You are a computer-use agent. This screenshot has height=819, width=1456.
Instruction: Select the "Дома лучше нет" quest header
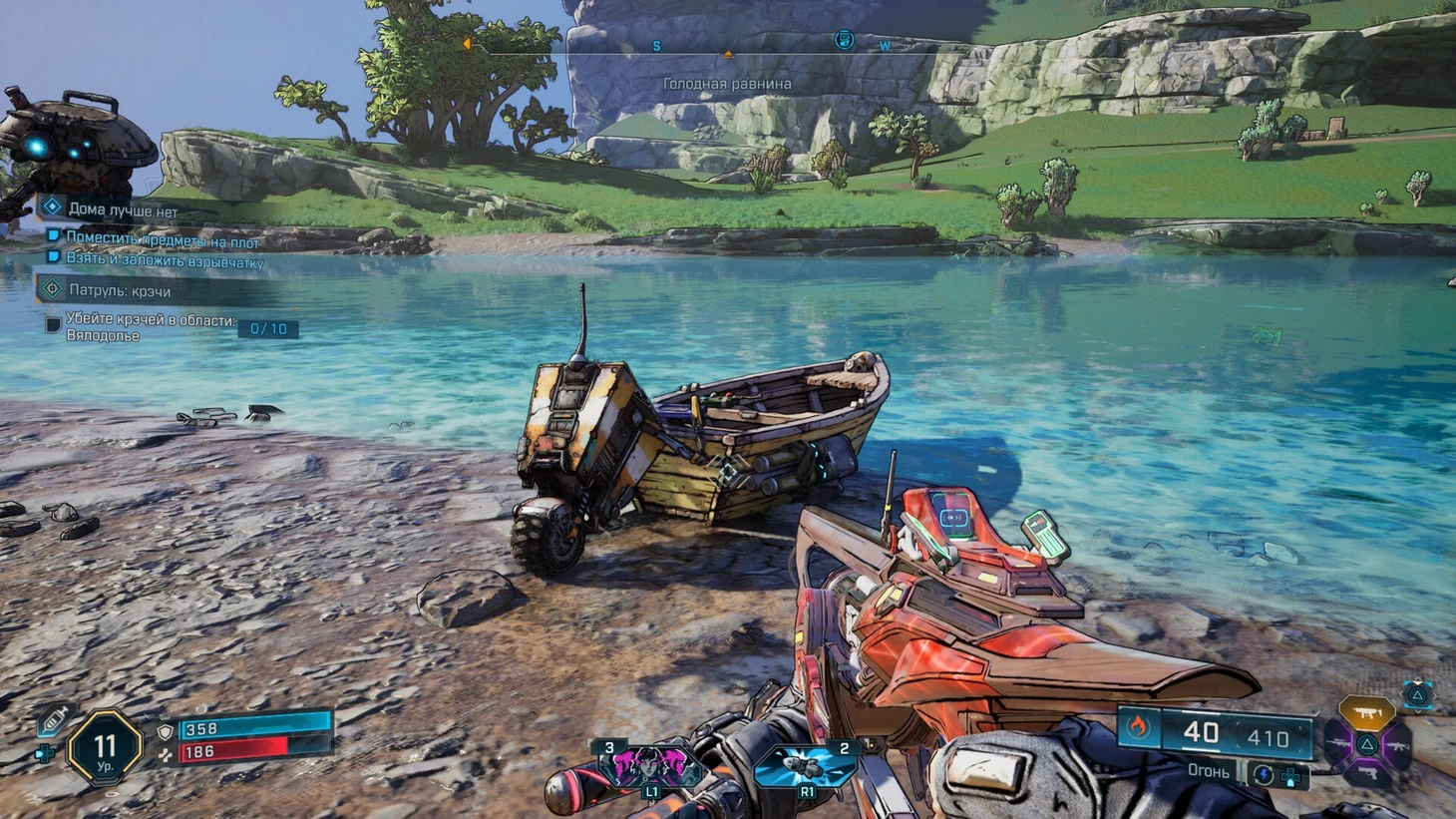(x=122, y=209)
